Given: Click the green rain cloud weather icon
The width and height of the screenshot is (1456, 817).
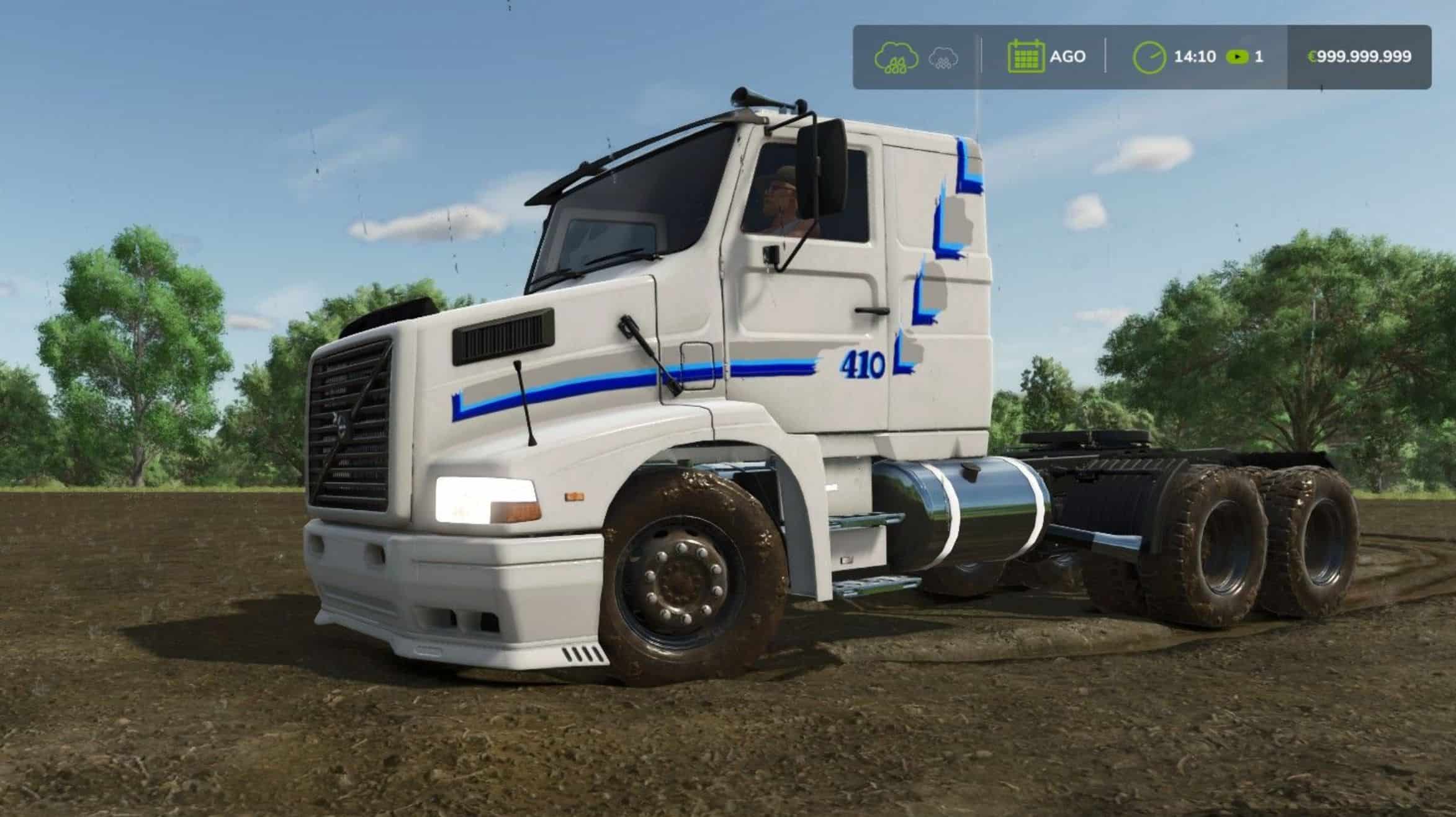Looking at the screenshot, I should (x=896, y=58).
